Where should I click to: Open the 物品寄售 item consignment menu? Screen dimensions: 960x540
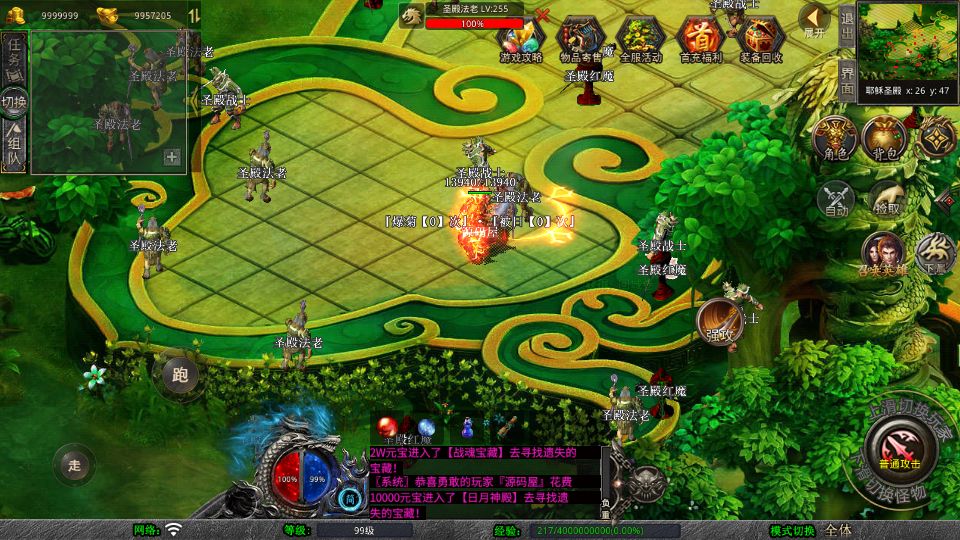click(x=582, y=38)
